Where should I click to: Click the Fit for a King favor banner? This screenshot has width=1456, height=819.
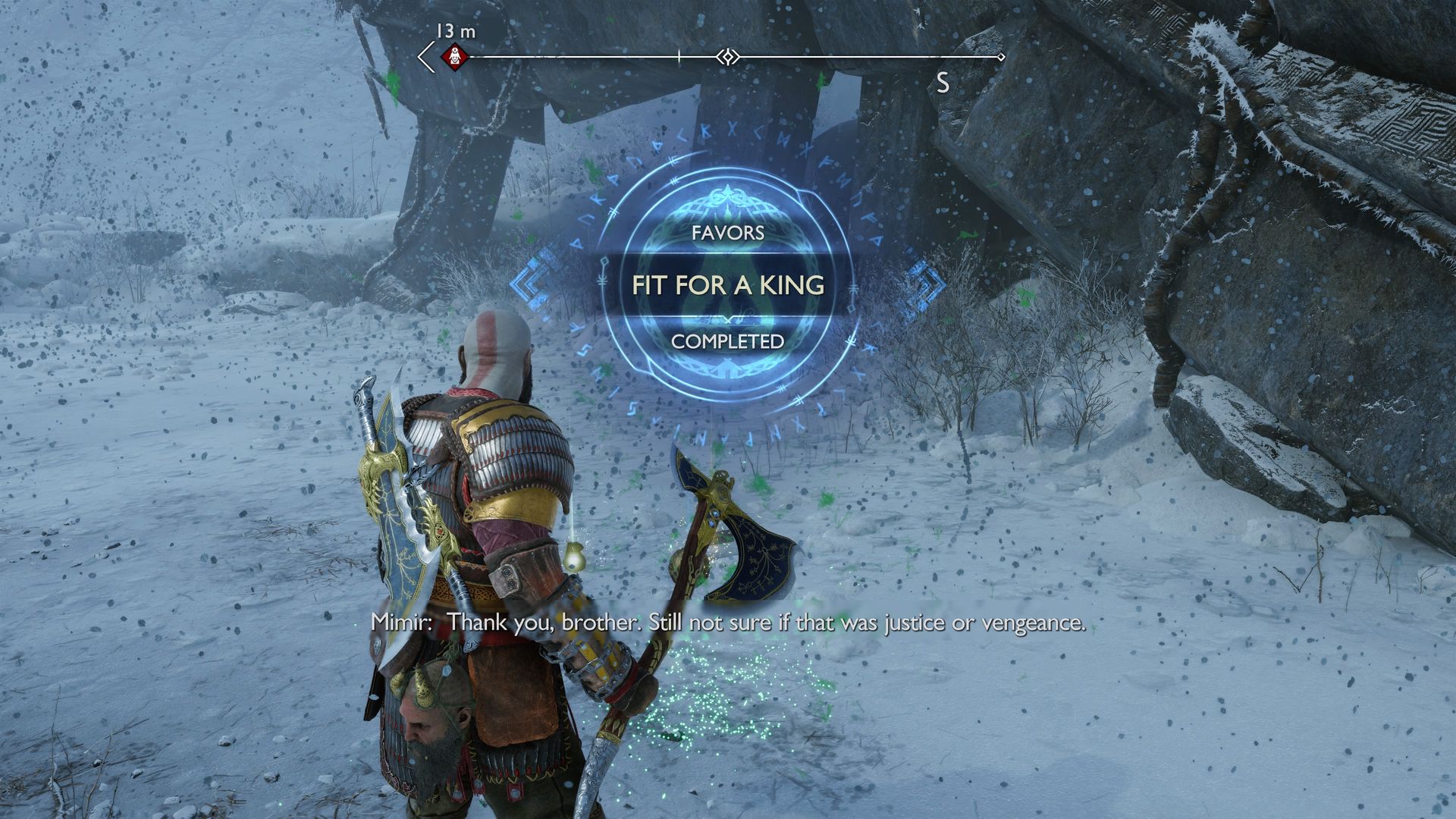(728, 285)
